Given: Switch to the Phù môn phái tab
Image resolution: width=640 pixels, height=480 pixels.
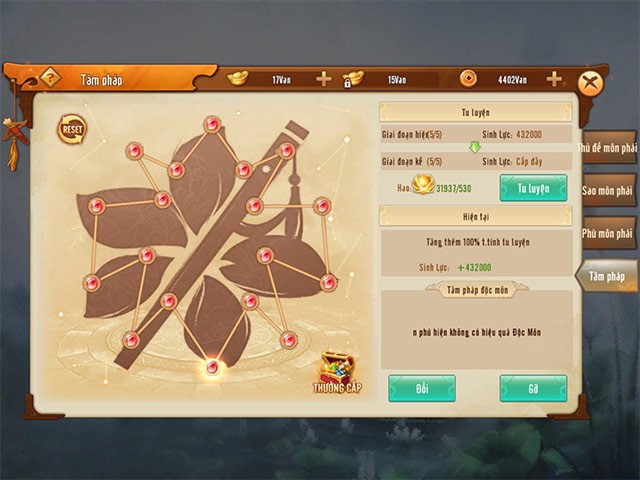Looking at the screenshot, I should coord(608,233).
